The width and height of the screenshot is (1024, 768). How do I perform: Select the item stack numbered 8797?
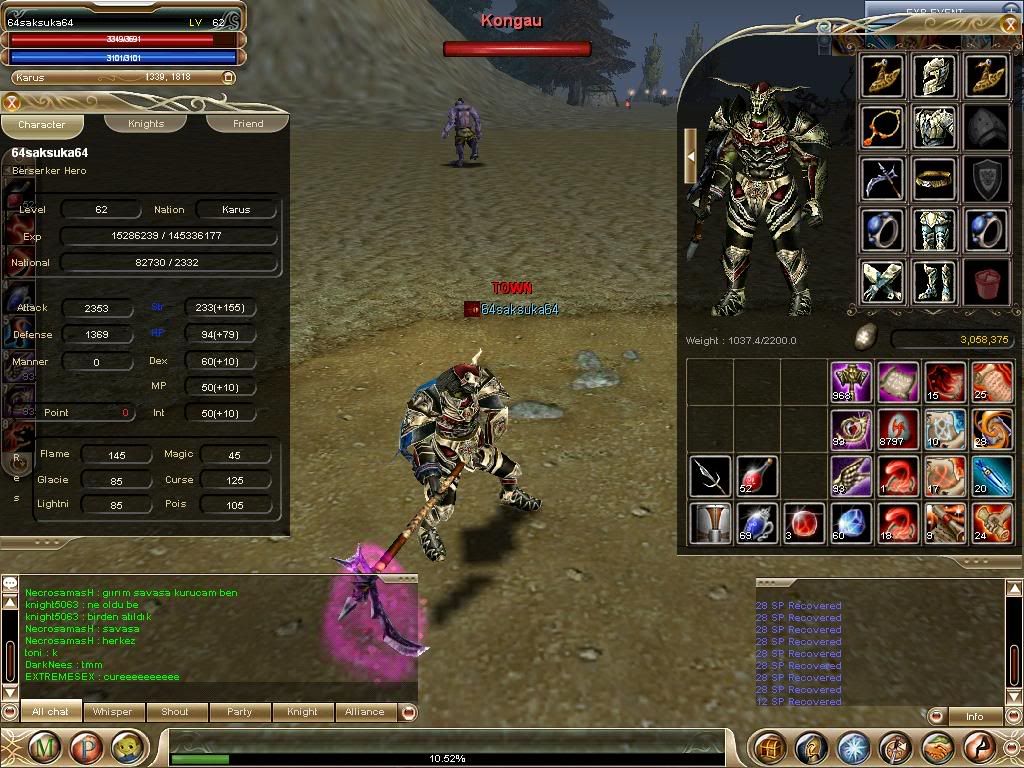pyautogui.click(x=898, y=430)
